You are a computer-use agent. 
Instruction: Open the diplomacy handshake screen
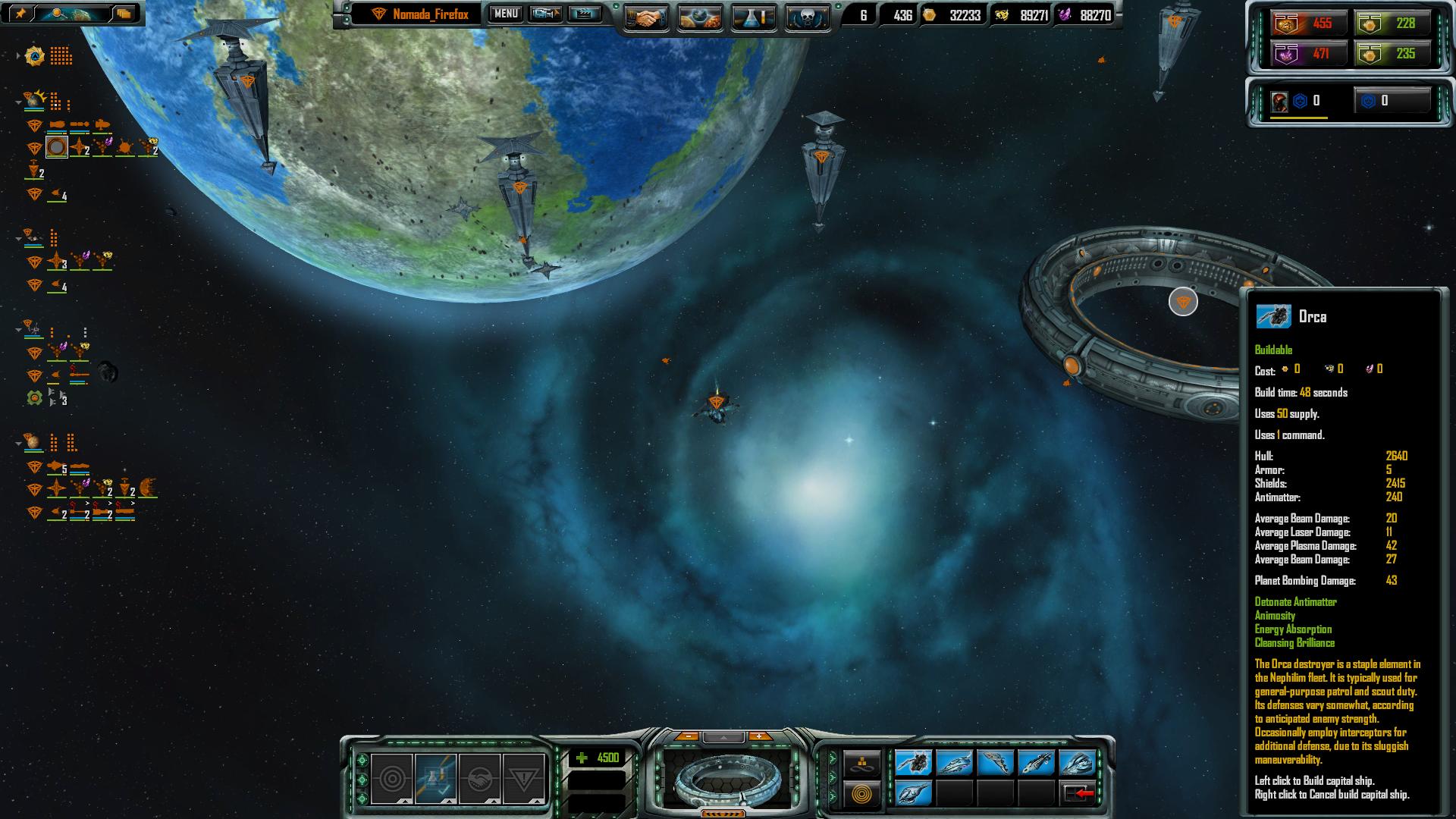[x=646, y=17]
